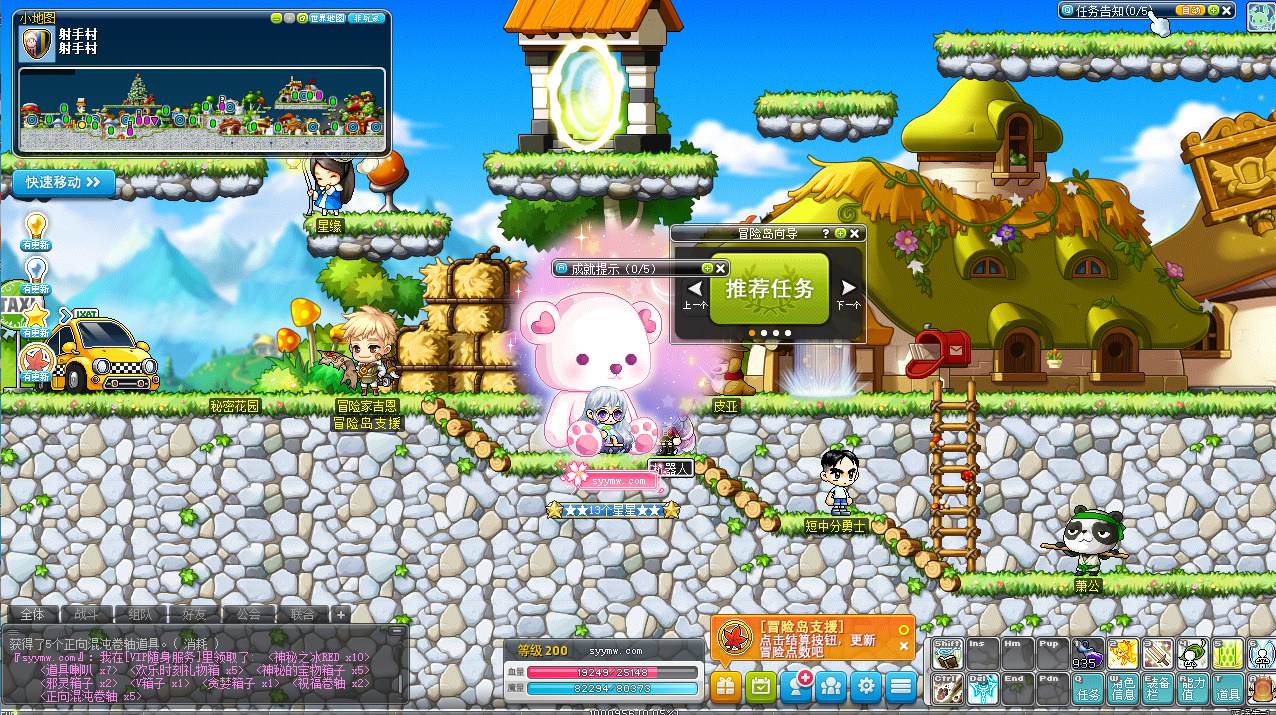Close the 成就提示 achievement tracker
The width and height of the screenshot is (1276, 715).
coord(720,268)
